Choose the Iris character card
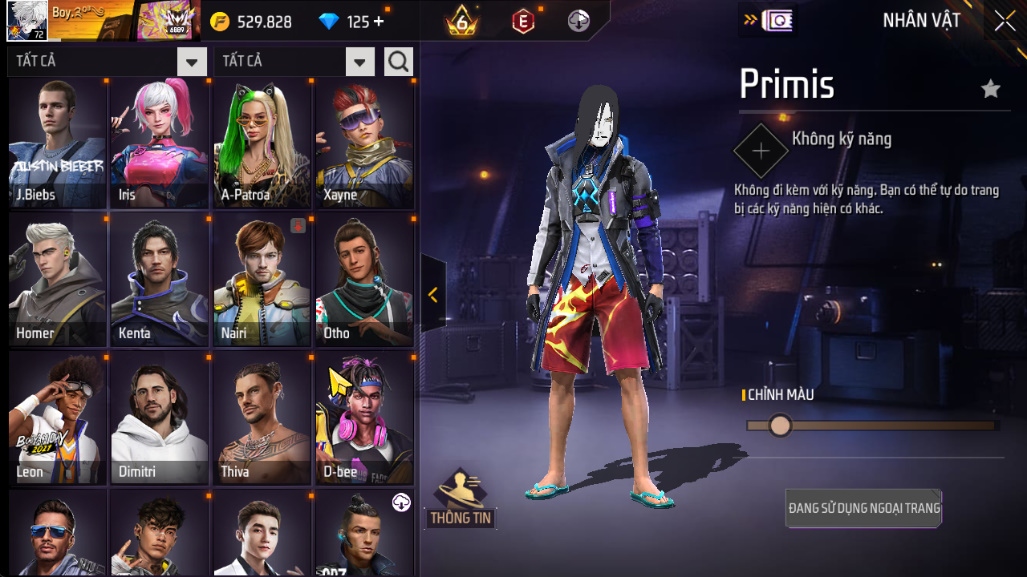This screenshot has width=1027, height=577. 159,143
